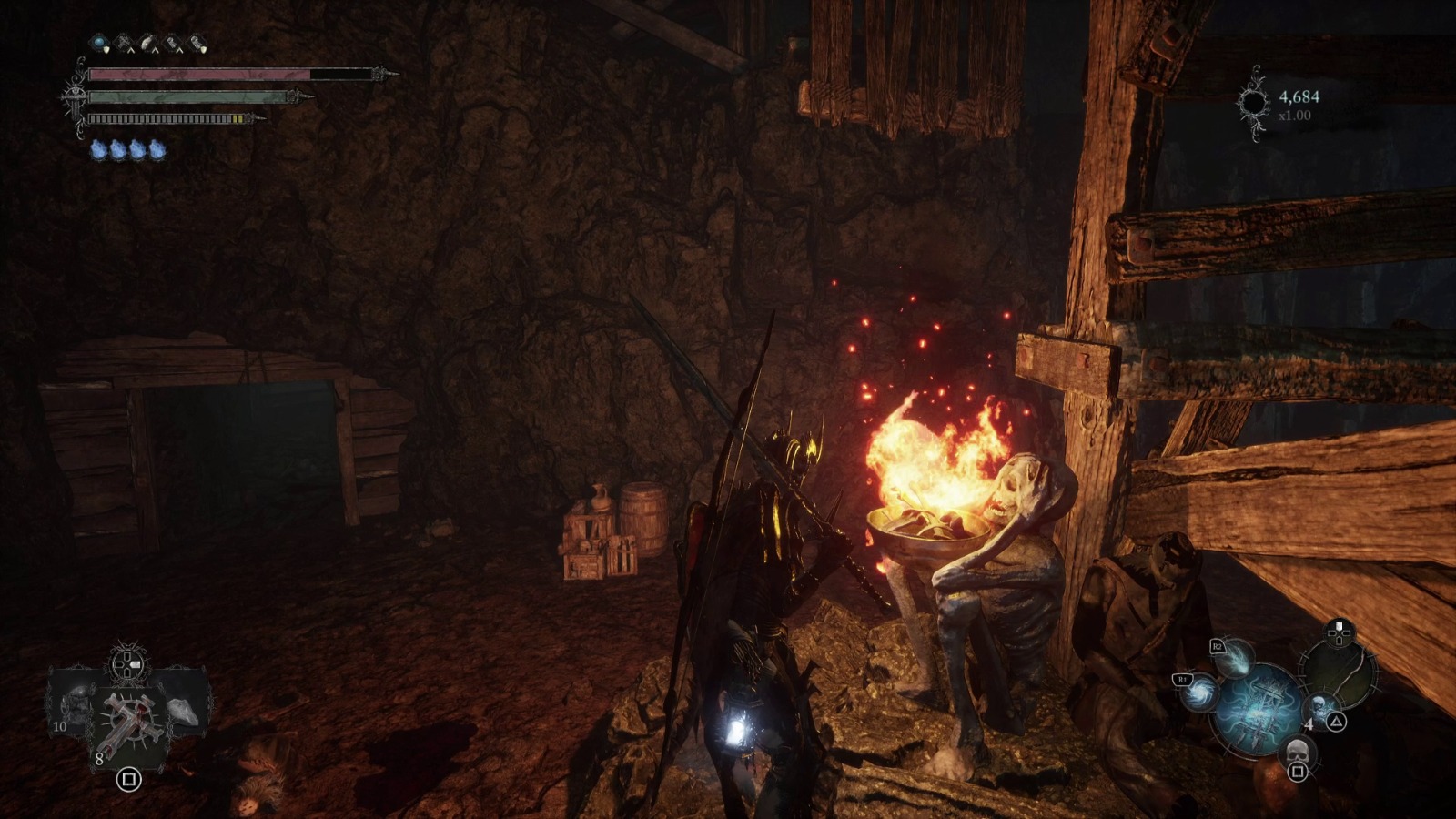Select the R1 projectile spell icon
The height and width of the screenshot is (819, 1456).
[x=1199, y=694]
